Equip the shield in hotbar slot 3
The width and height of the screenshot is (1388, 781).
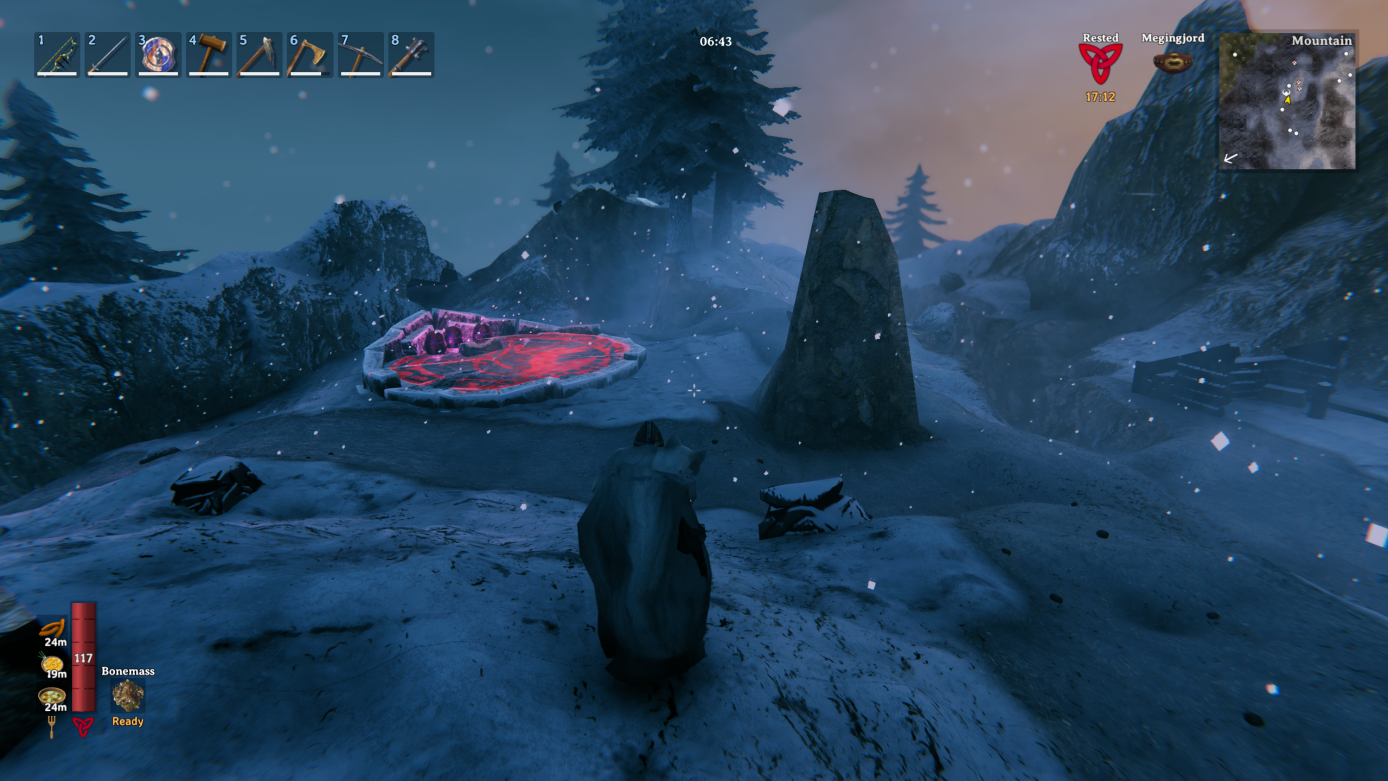(x=158, y=53)
